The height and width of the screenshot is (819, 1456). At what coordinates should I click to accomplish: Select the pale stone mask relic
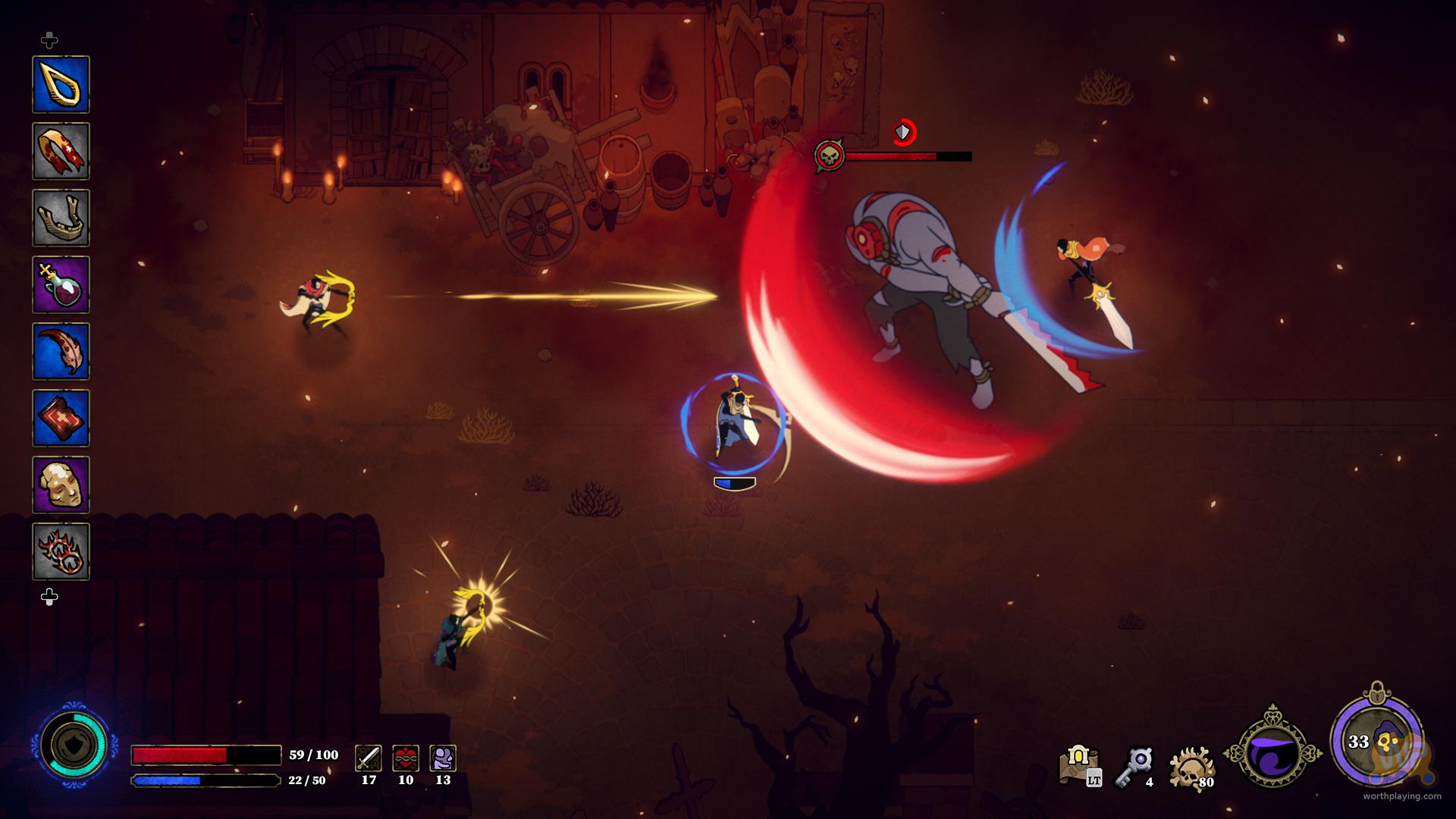61,485
